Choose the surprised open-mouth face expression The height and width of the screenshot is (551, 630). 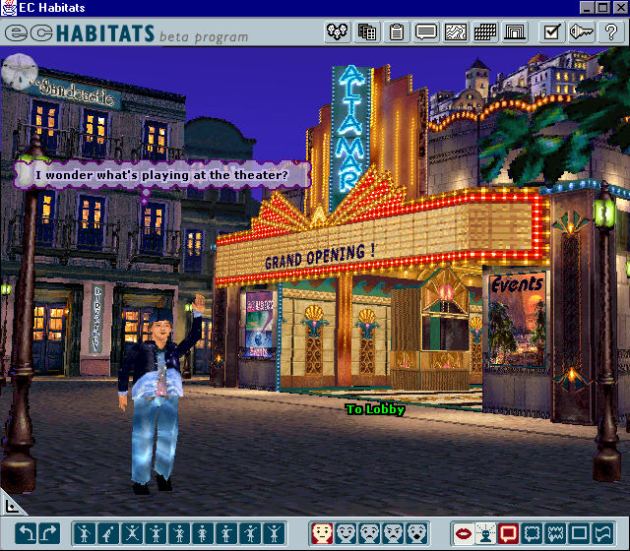pyautogui.click(x=417, y=533)
